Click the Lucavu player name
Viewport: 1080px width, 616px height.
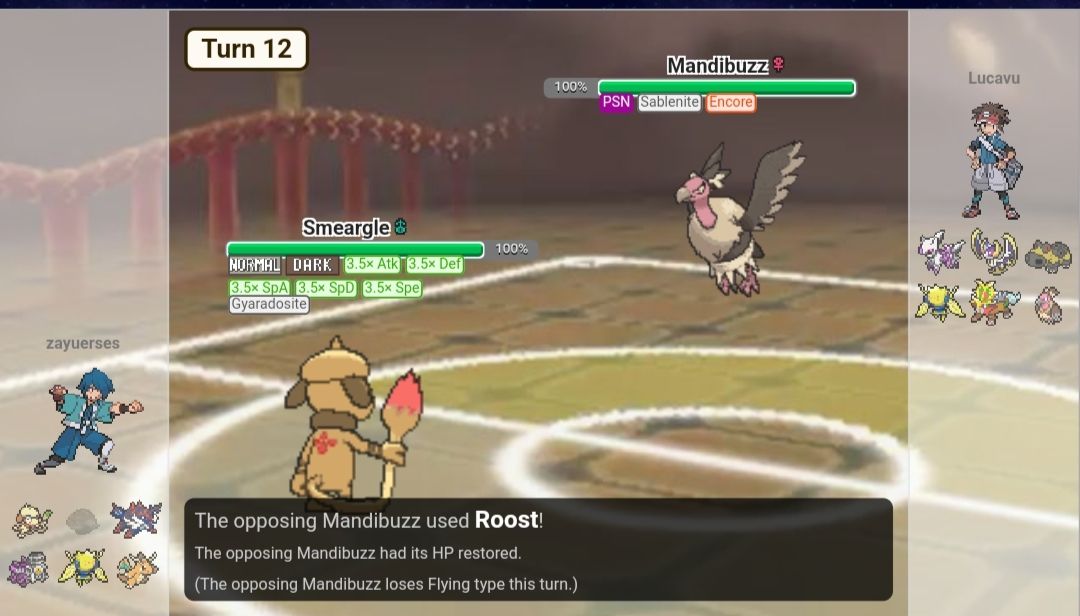point(993,78)
